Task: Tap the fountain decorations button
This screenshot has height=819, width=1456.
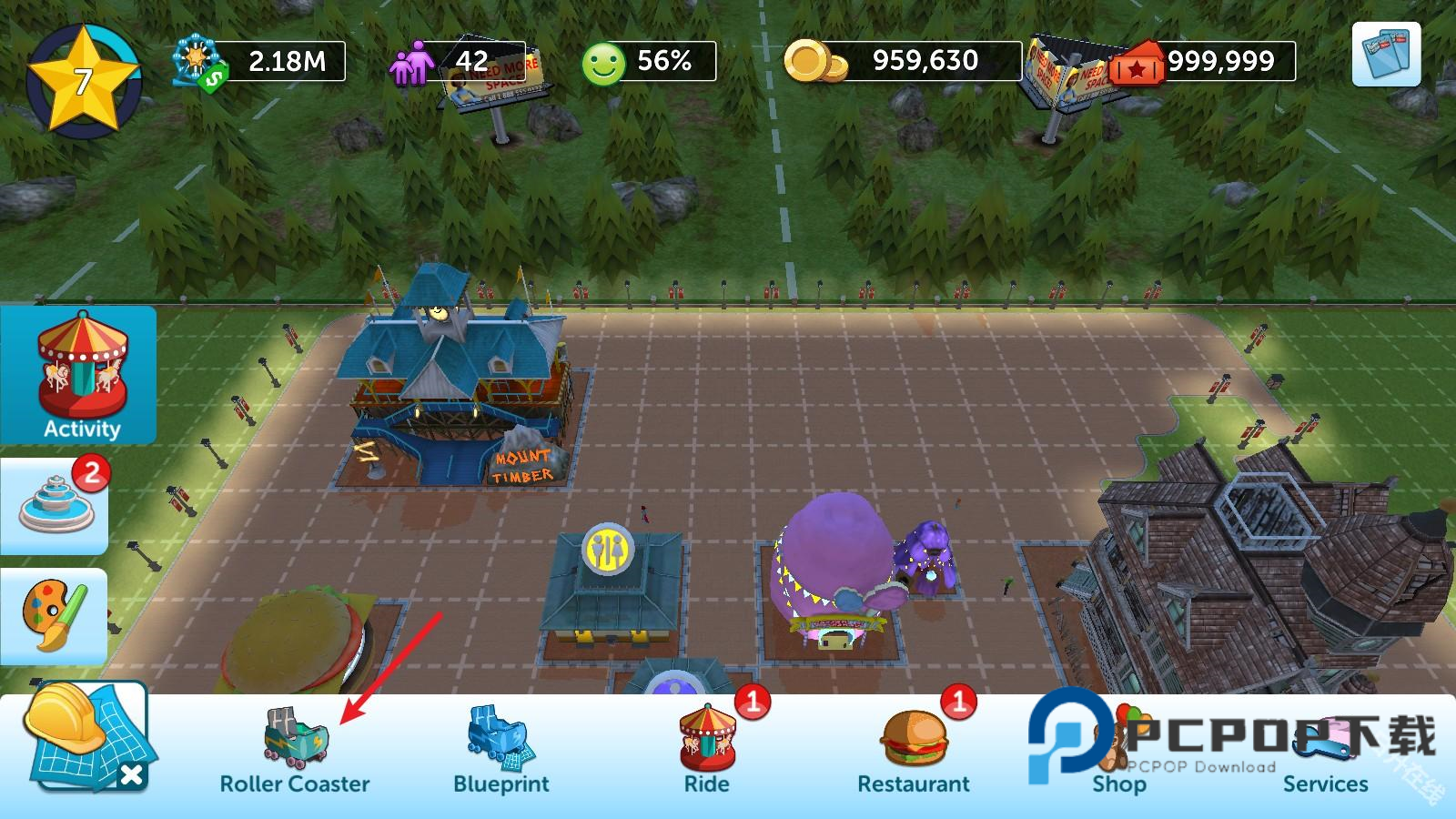Action: (56, 506)
